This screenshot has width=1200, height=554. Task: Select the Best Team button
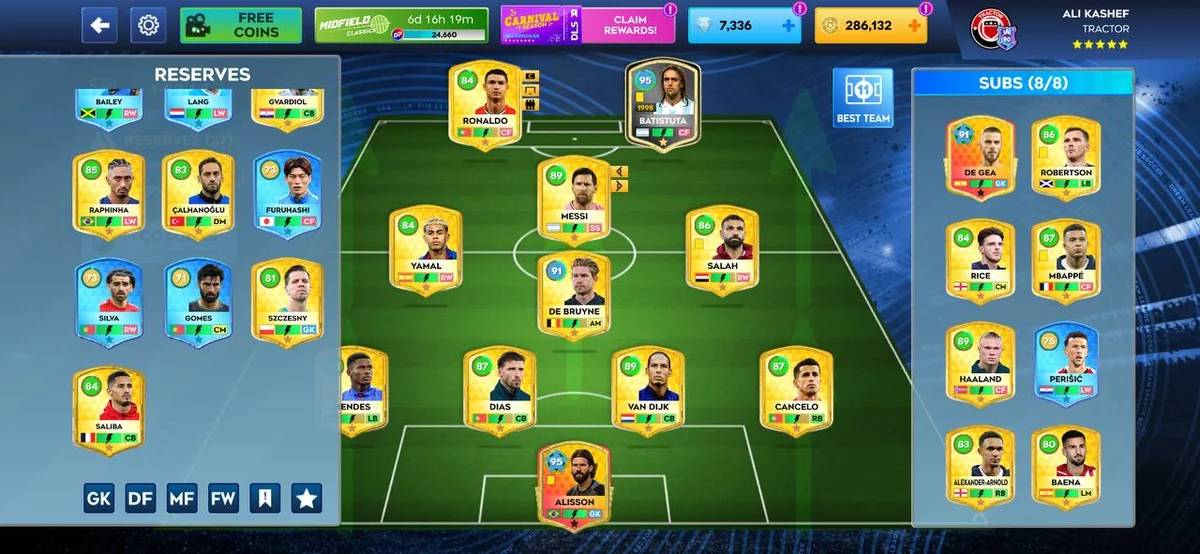click(863, 99)
